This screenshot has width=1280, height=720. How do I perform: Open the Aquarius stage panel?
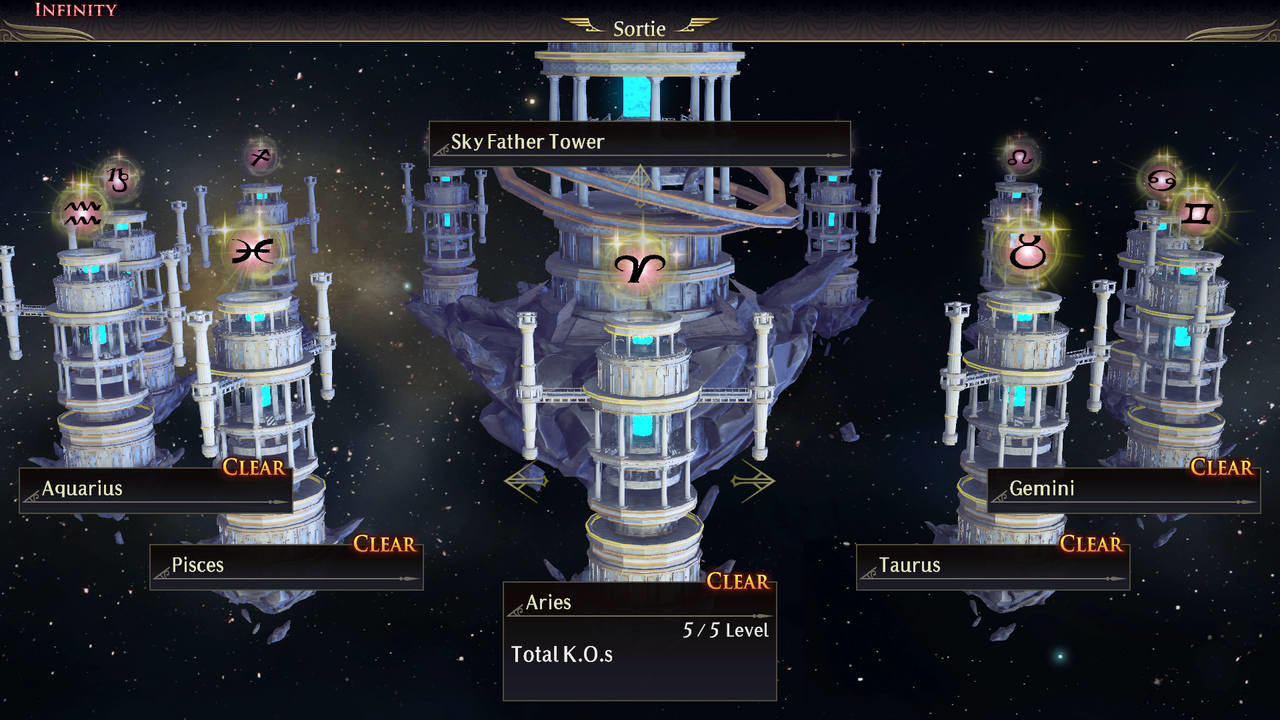155,489
